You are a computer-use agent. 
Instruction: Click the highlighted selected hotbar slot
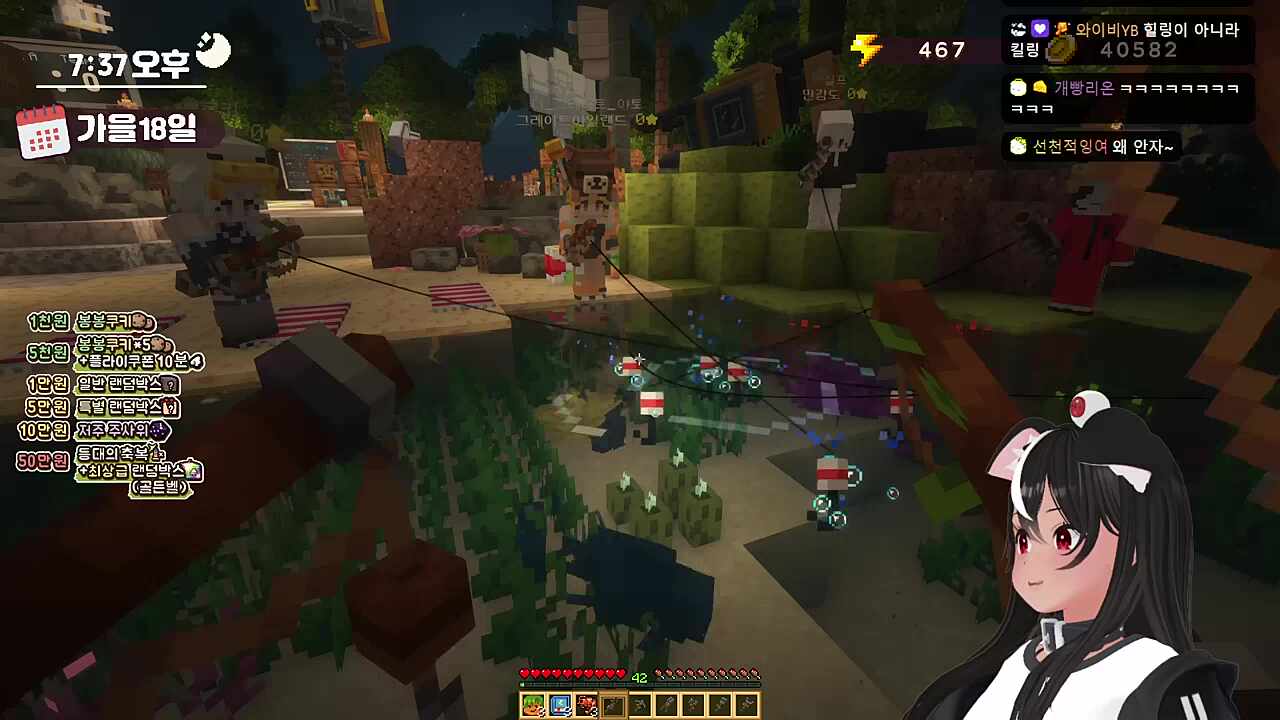(x=613, y=705)
